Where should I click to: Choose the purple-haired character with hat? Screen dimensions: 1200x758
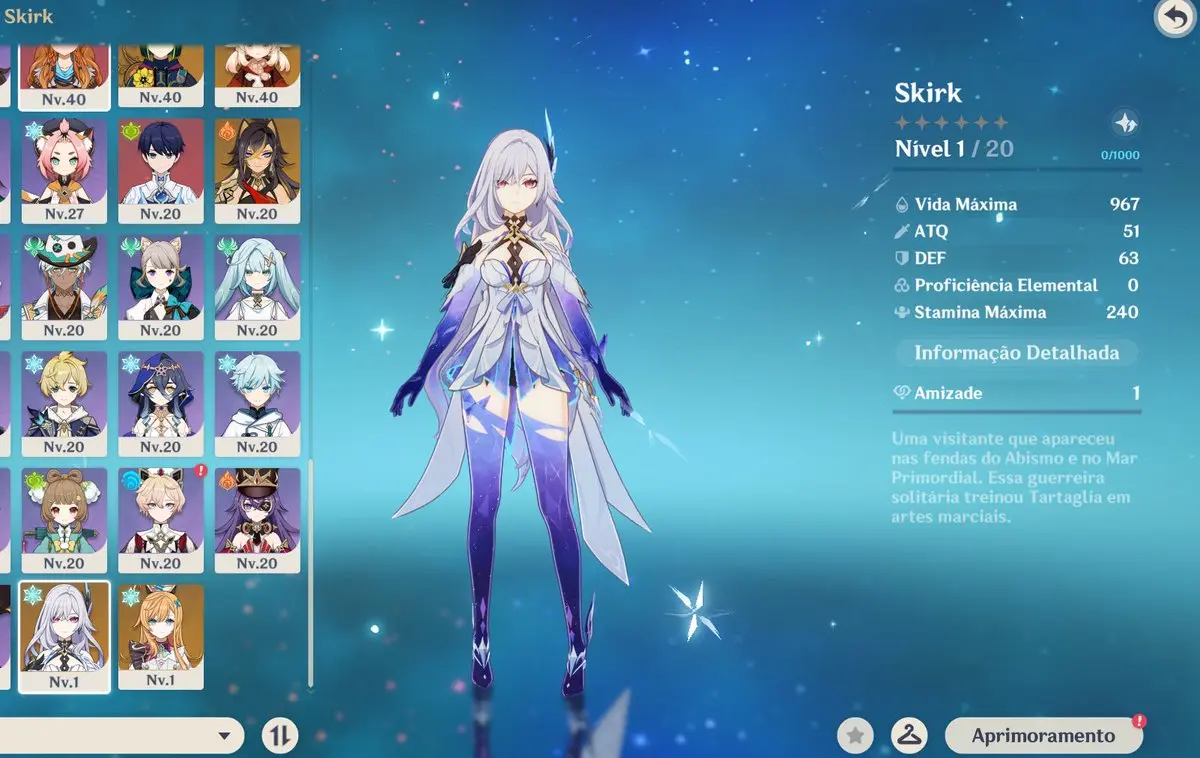click(257, 519)
